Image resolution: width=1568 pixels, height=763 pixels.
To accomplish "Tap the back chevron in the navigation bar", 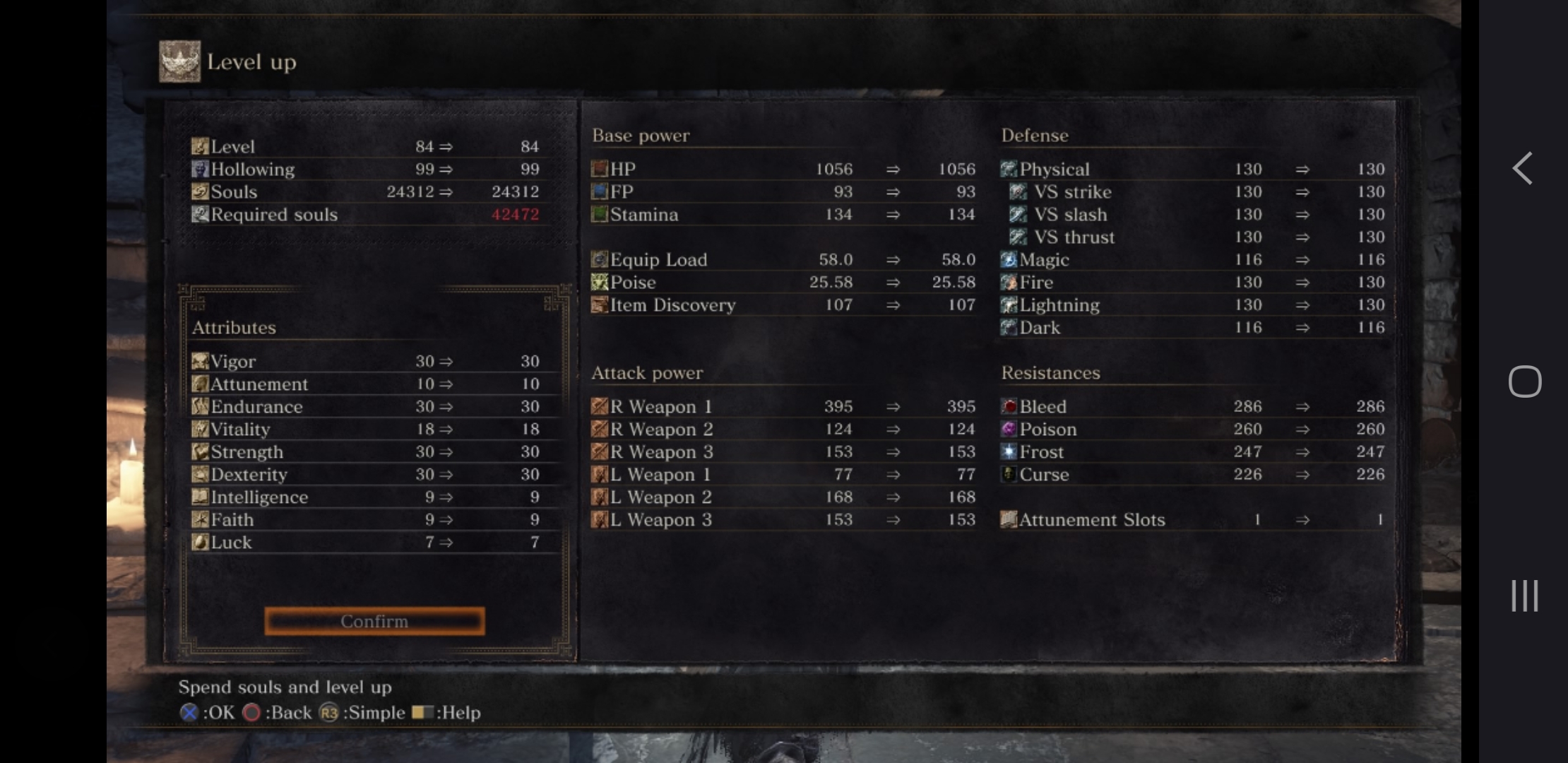I will coord(1524,168).
